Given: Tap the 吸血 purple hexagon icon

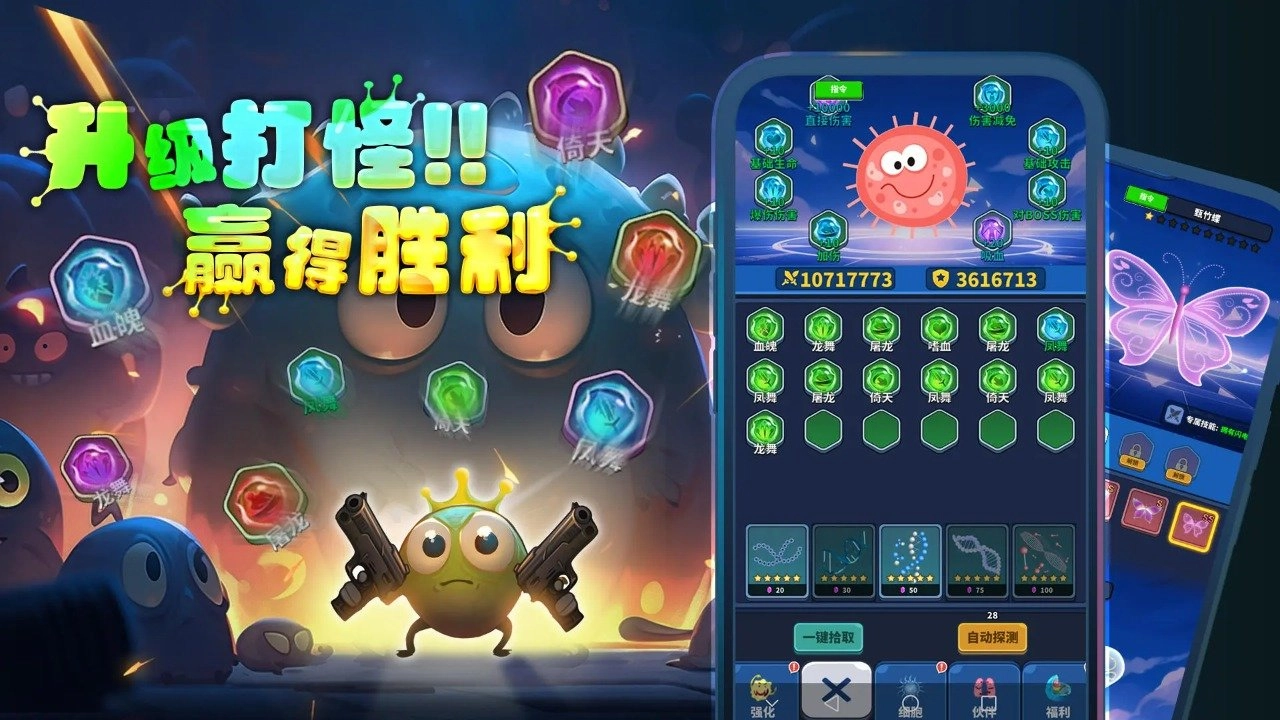Looking at the screenshot, I should pos(990,230).
